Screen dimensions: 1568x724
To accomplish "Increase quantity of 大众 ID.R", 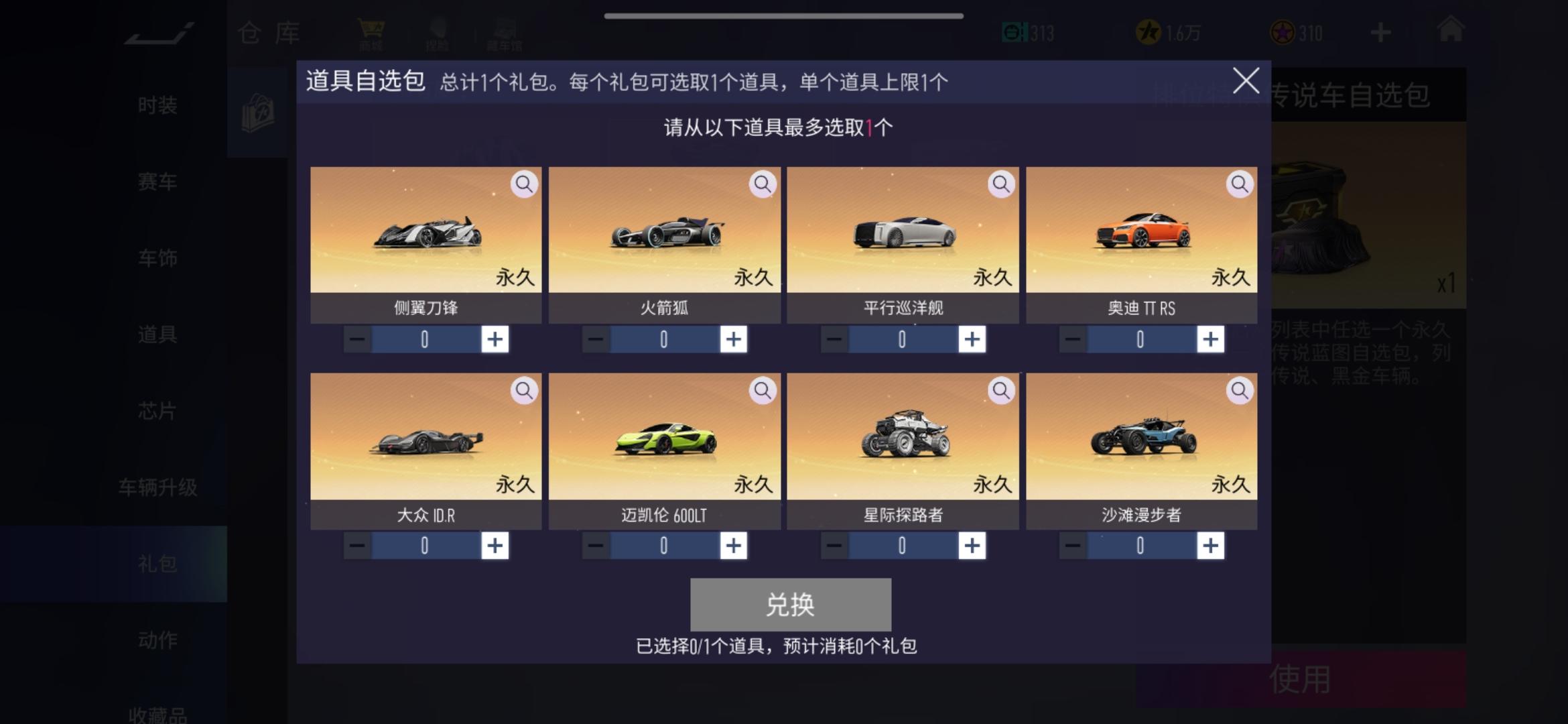I will [497, 545].
